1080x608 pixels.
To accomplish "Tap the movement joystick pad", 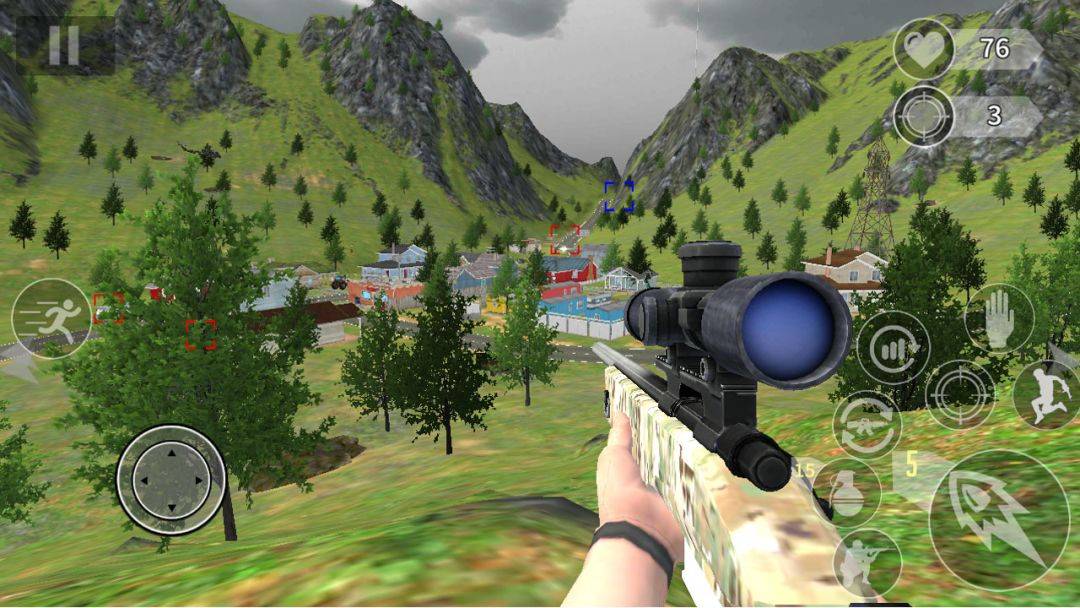I will point(171,480).
